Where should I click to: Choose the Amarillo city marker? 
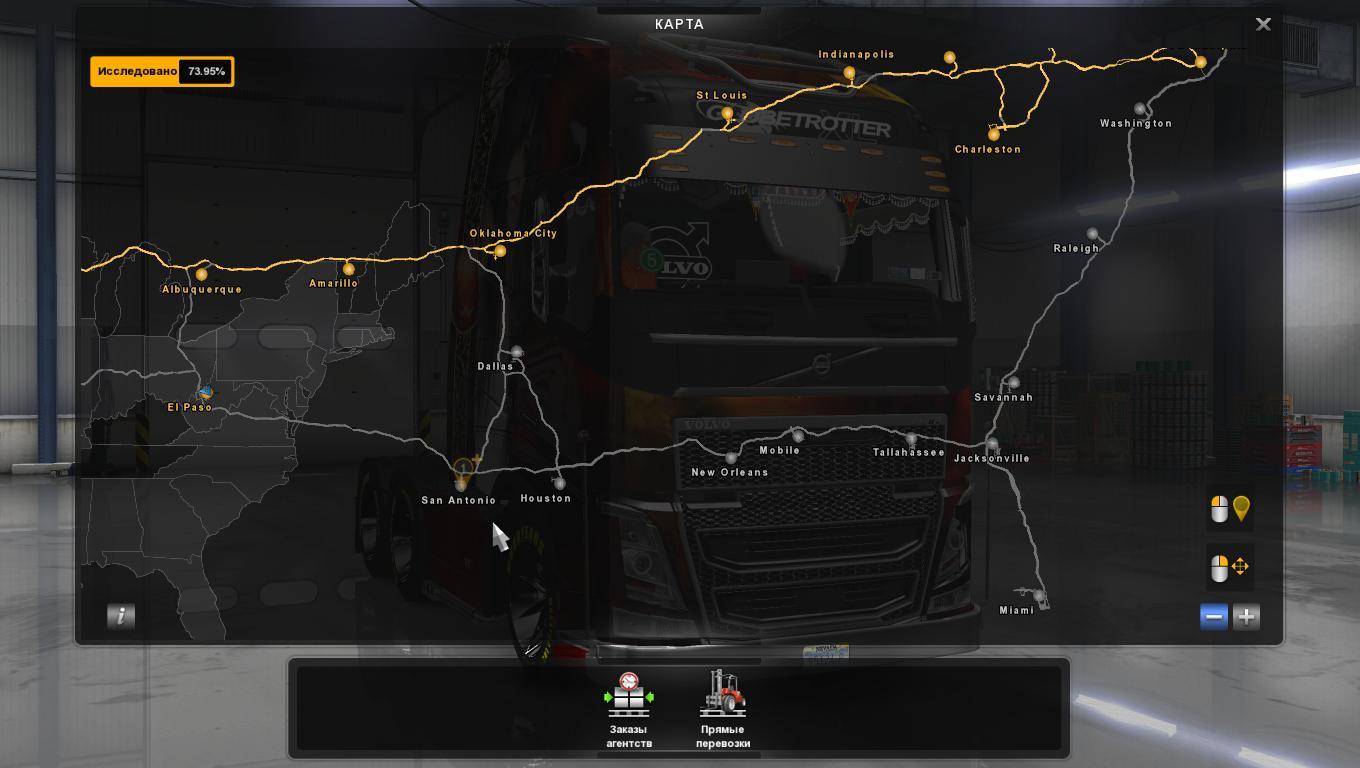(x=348, y=269)
